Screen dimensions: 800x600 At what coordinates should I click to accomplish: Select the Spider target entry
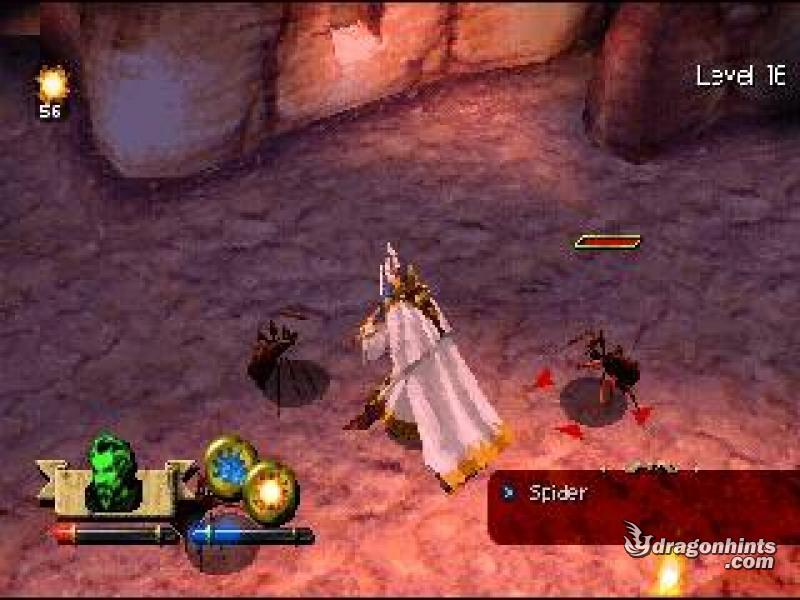557,492
